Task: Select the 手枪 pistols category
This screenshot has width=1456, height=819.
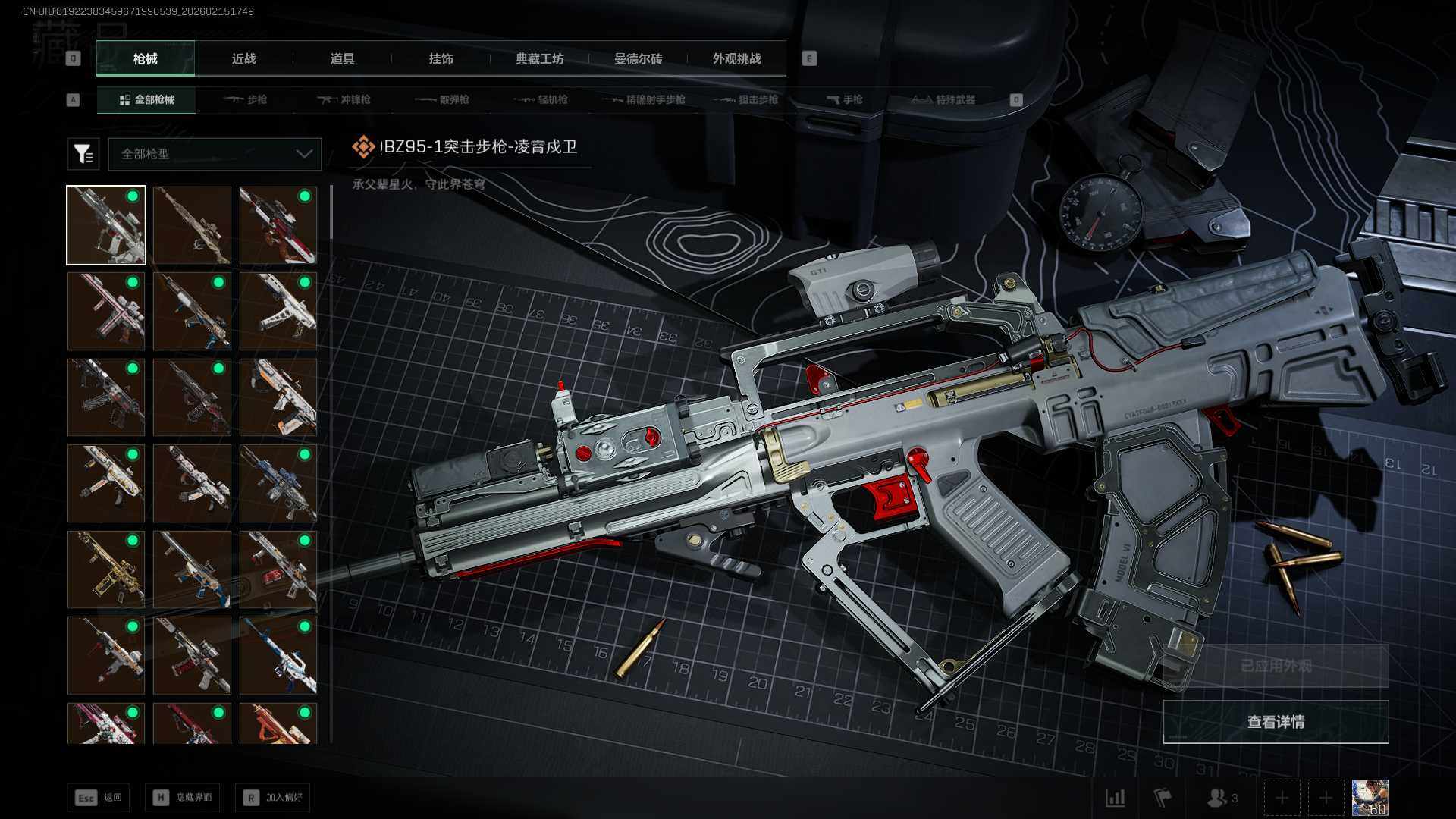Action: coord(845,99)
